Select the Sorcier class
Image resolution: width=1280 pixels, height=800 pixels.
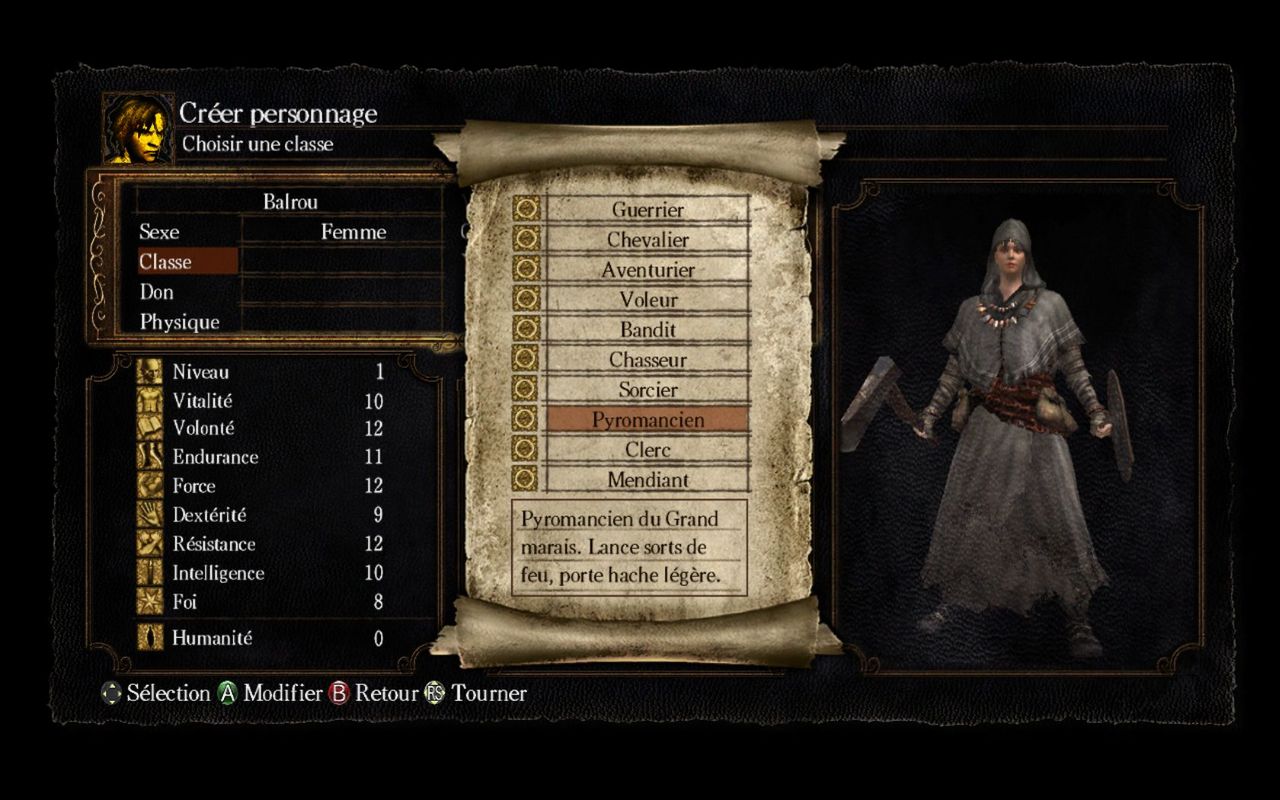[x=647, y=390]
